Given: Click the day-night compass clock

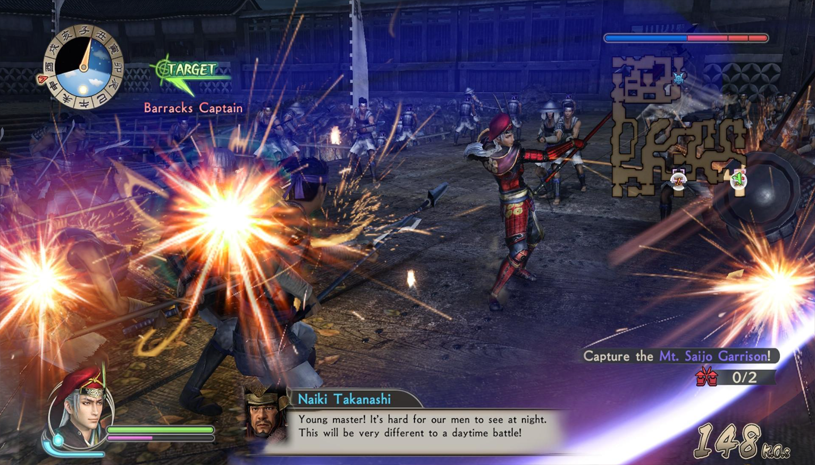Looking at the screenshot, I should coord(81,67).
